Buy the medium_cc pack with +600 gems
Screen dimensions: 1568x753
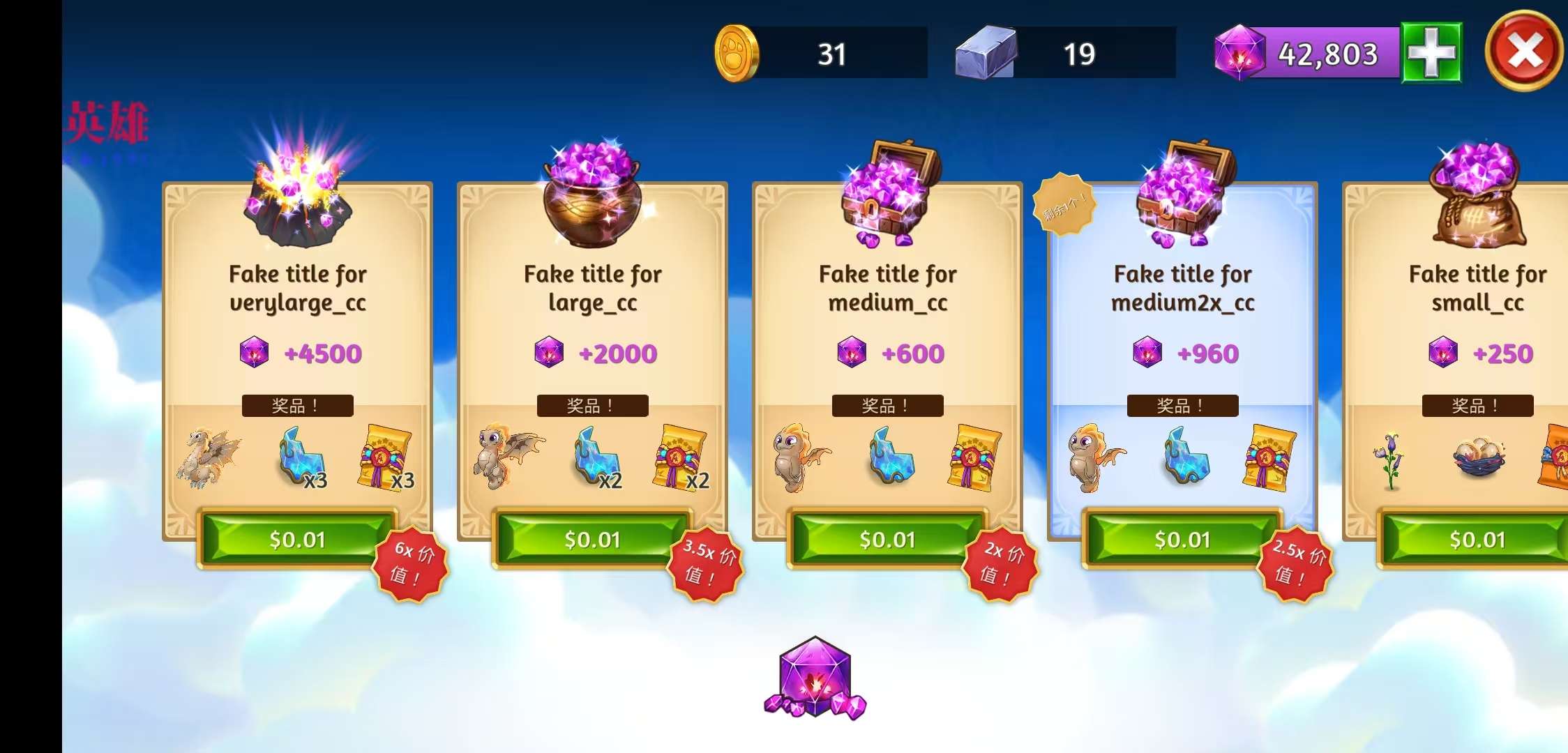887,540
